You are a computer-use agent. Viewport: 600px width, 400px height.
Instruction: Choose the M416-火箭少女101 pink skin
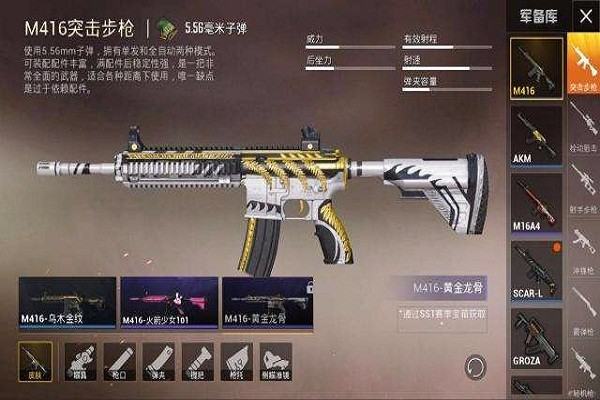[x=169, y=303]
